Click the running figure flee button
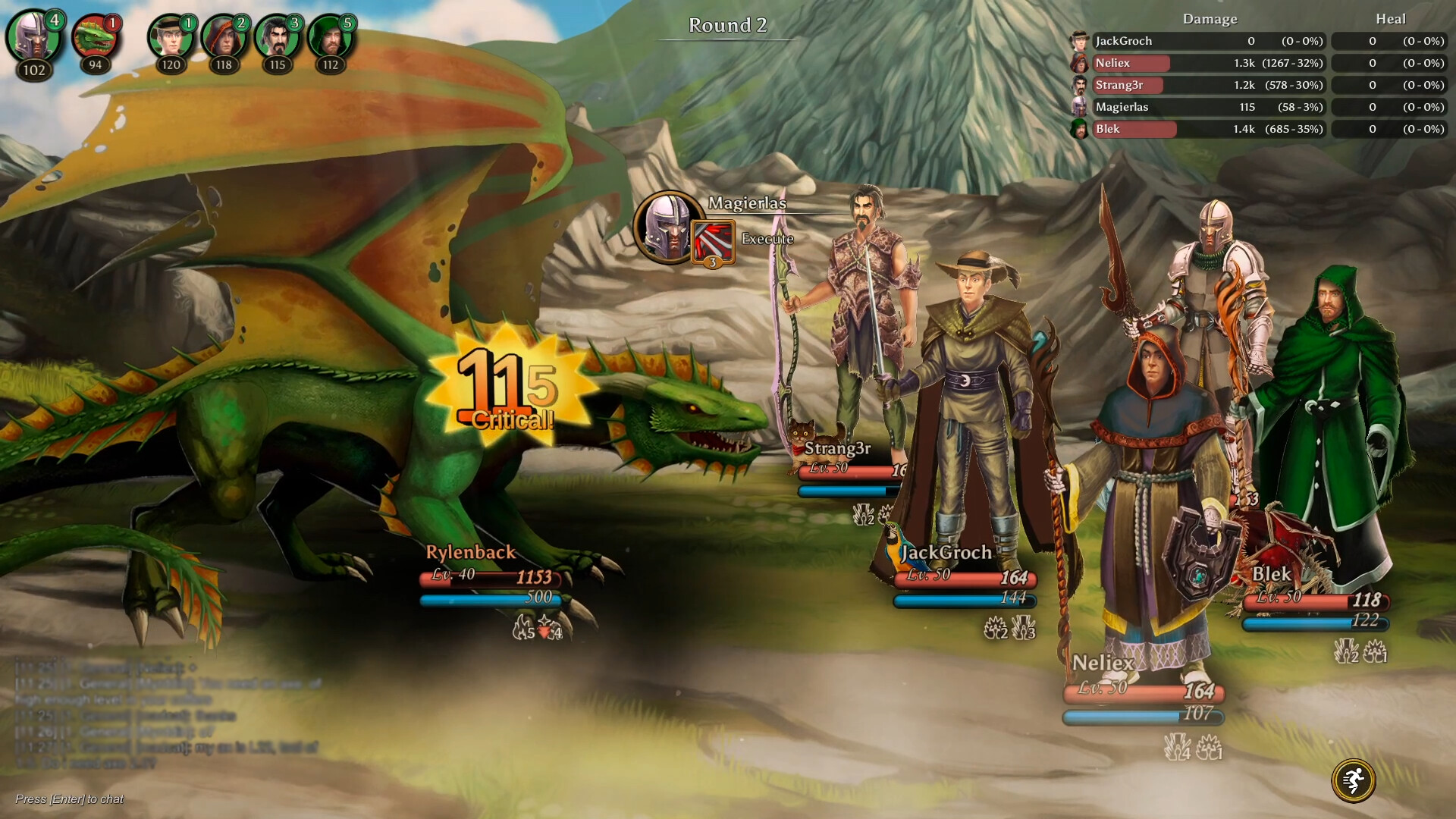The width and height of the screenshot is (1456, 819). tap(1353, 780)
